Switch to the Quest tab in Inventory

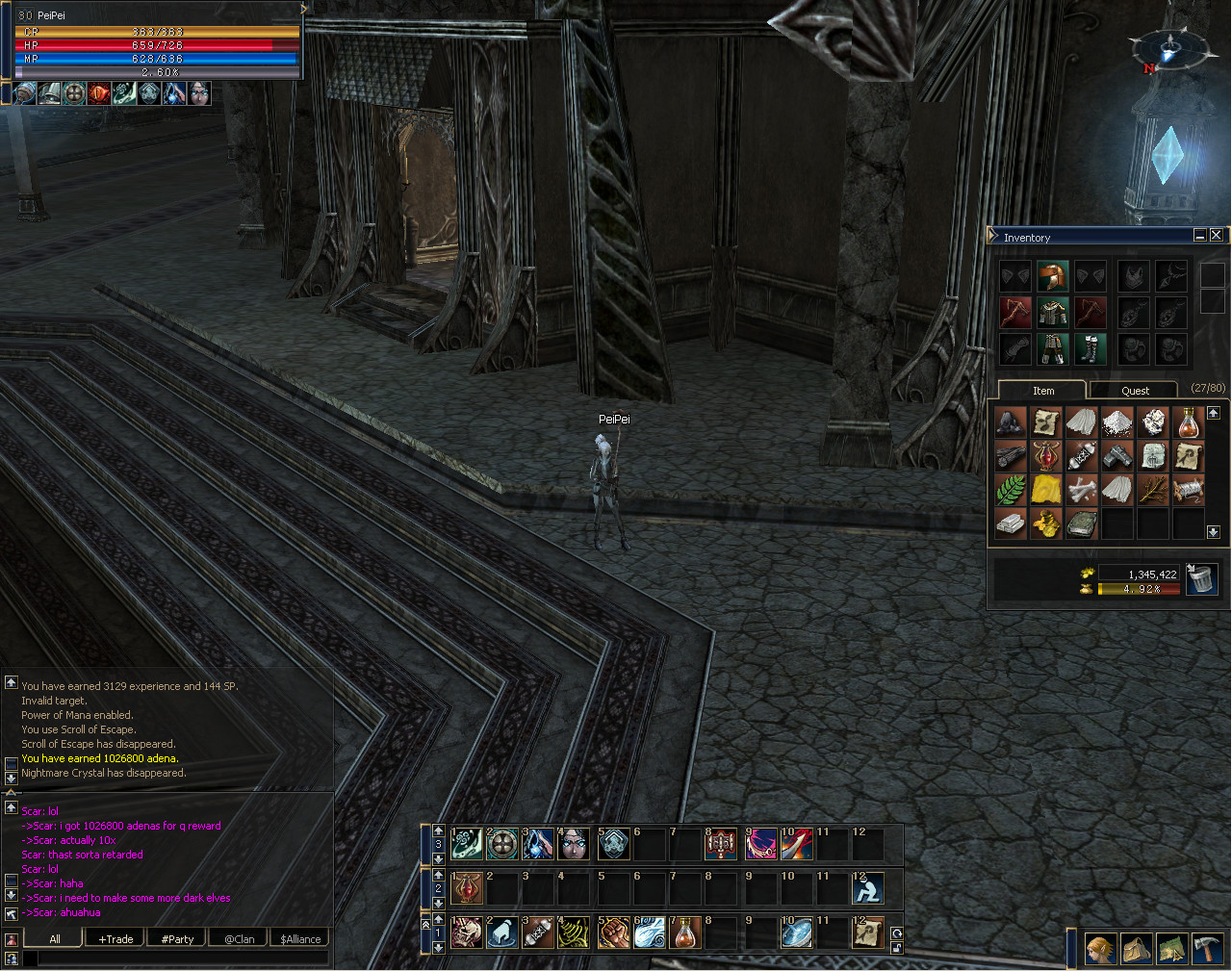[1135, 391]
